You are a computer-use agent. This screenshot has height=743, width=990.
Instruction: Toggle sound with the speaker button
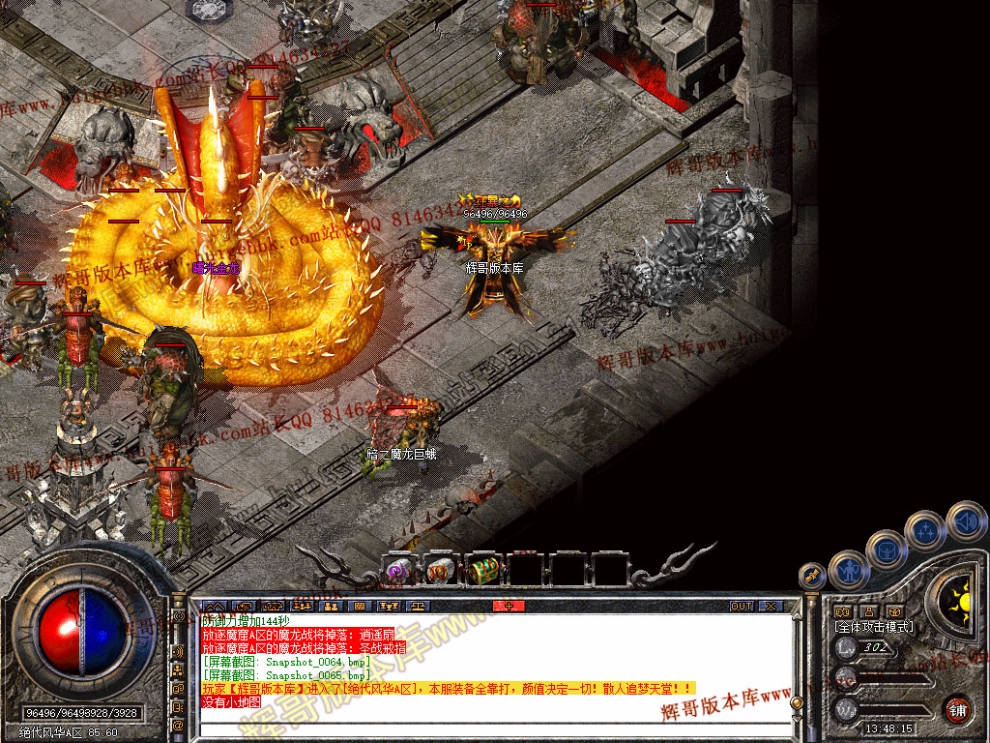point(966,521)
